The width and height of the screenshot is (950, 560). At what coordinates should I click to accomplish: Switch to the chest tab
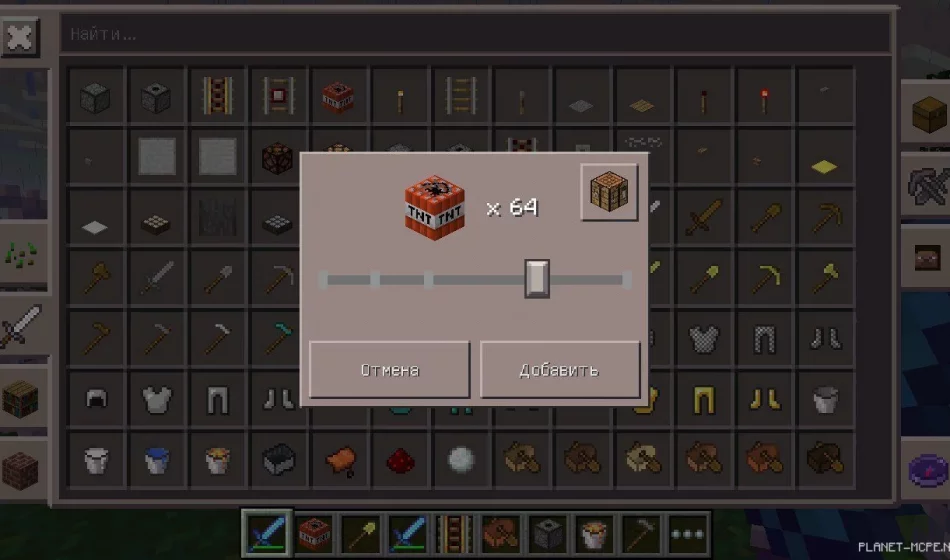(926, 116)
